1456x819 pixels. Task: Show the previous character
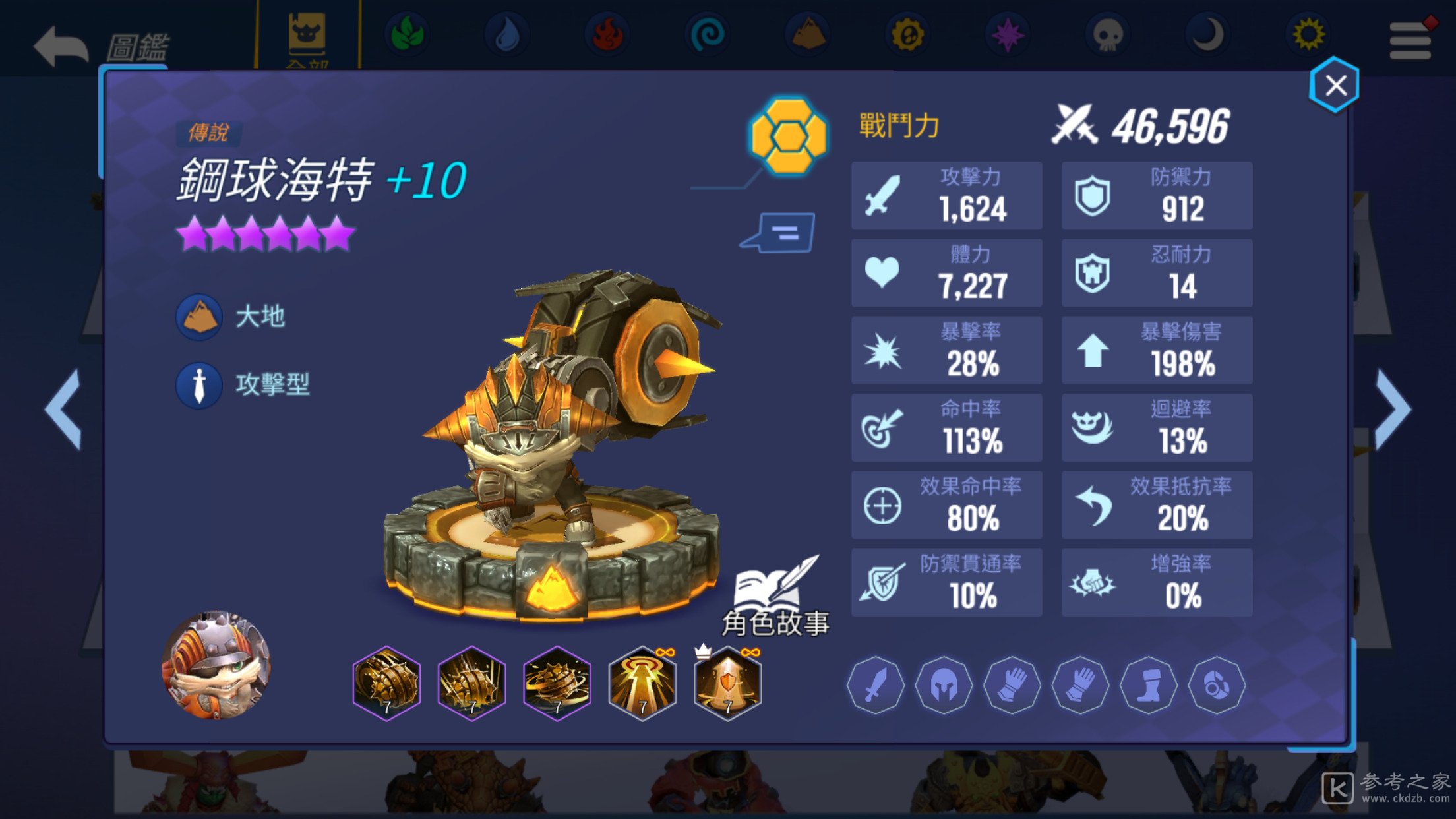(63, 410)
